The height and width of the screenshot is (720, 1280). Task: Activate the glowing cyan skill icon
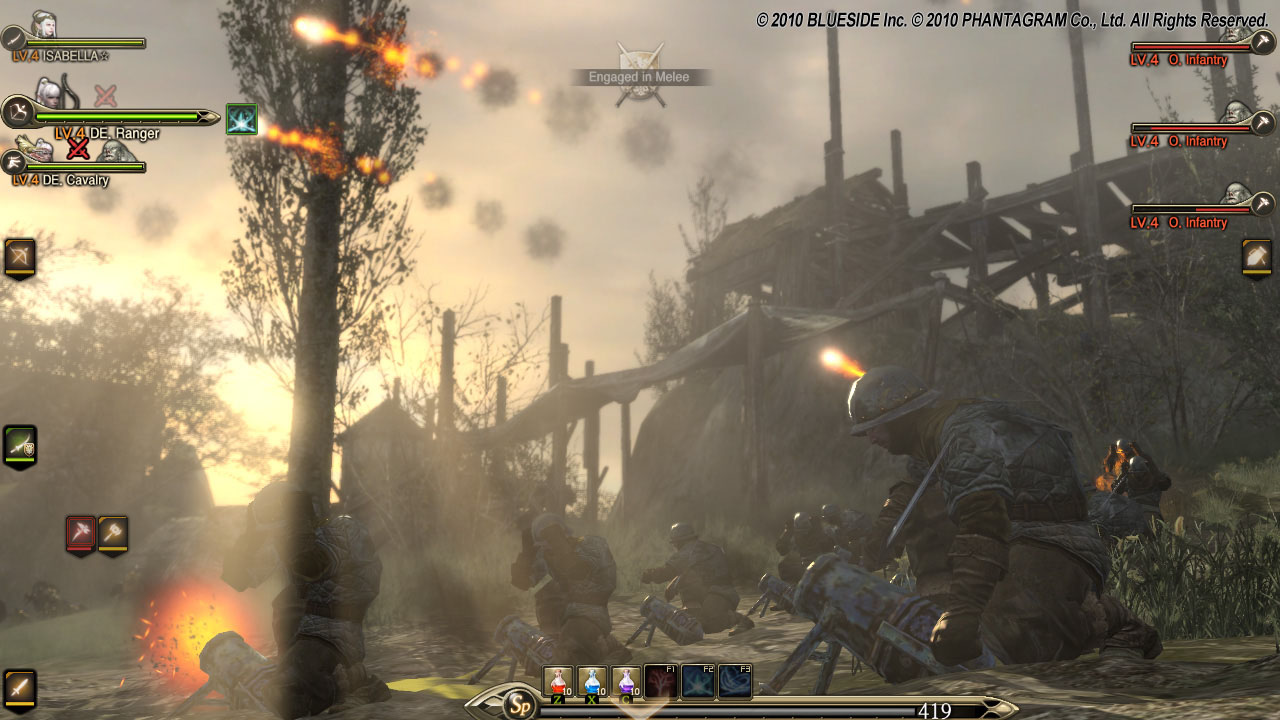(242, 119)
